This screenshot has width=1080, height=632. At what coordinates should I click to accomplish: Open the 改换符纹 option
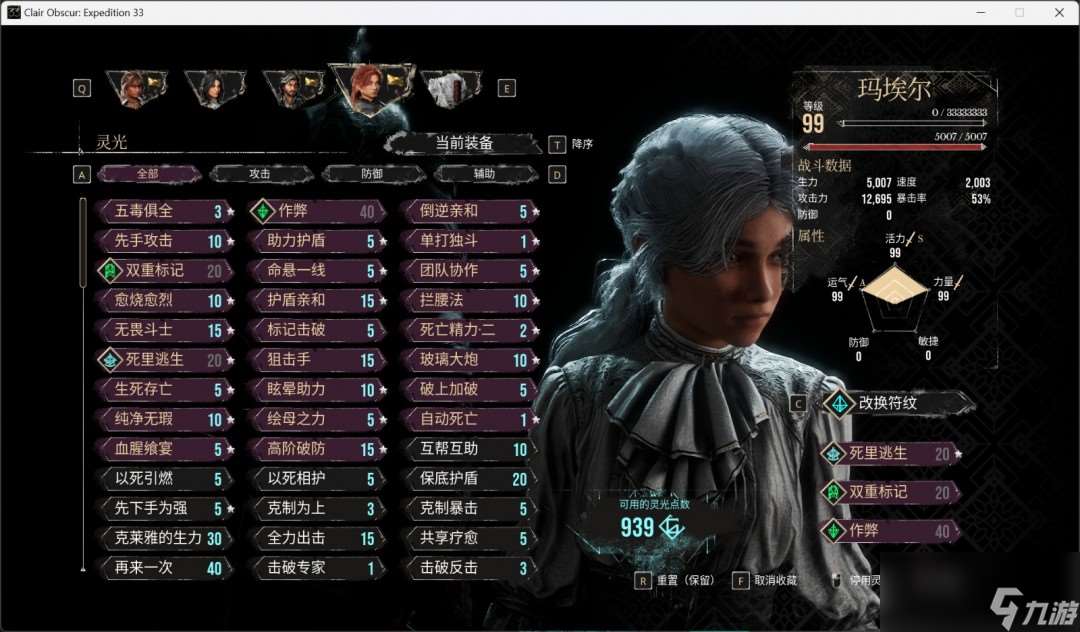coord(895,403)
